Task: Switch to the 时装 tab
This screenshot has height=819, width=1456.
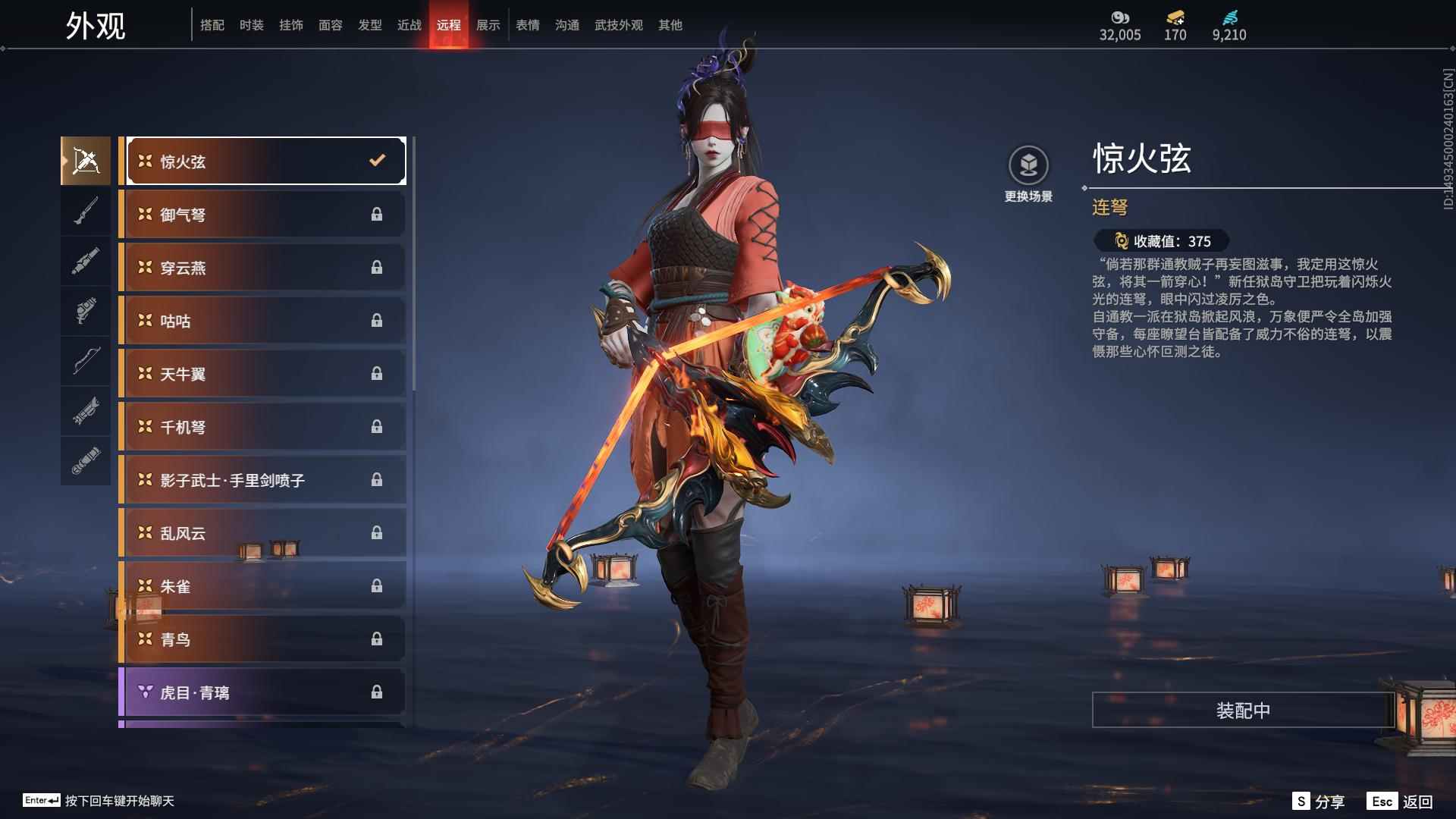Action: [252, 24]
